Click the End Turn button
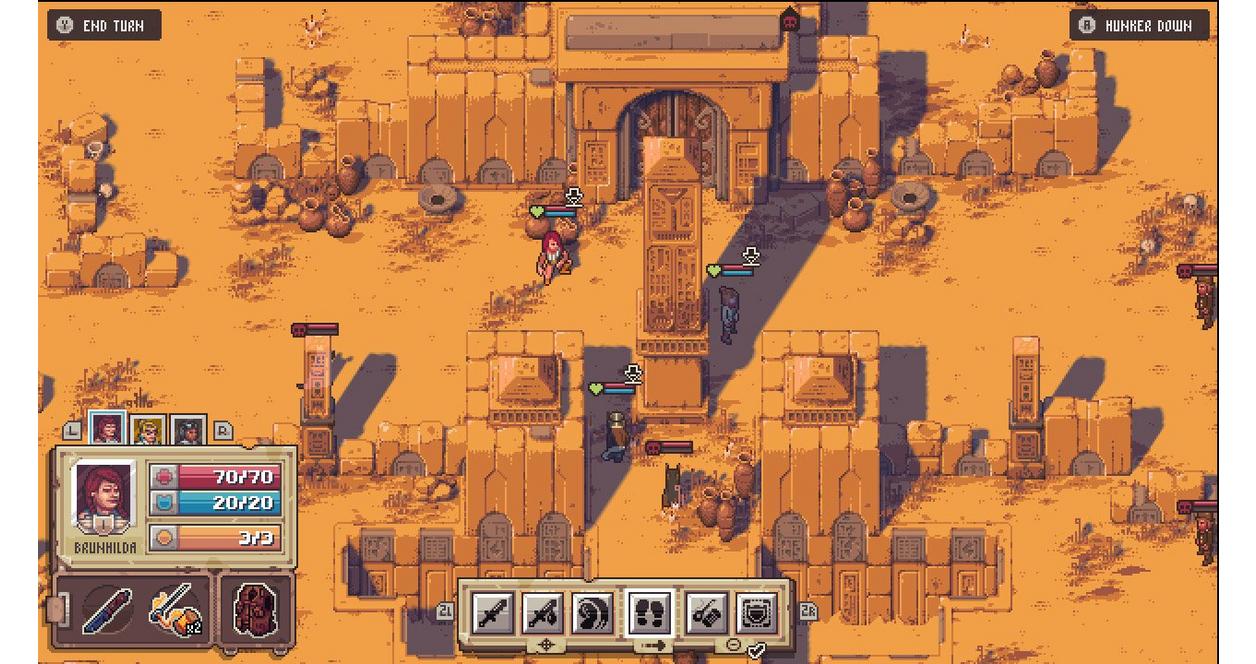 (x=104, y=25)
